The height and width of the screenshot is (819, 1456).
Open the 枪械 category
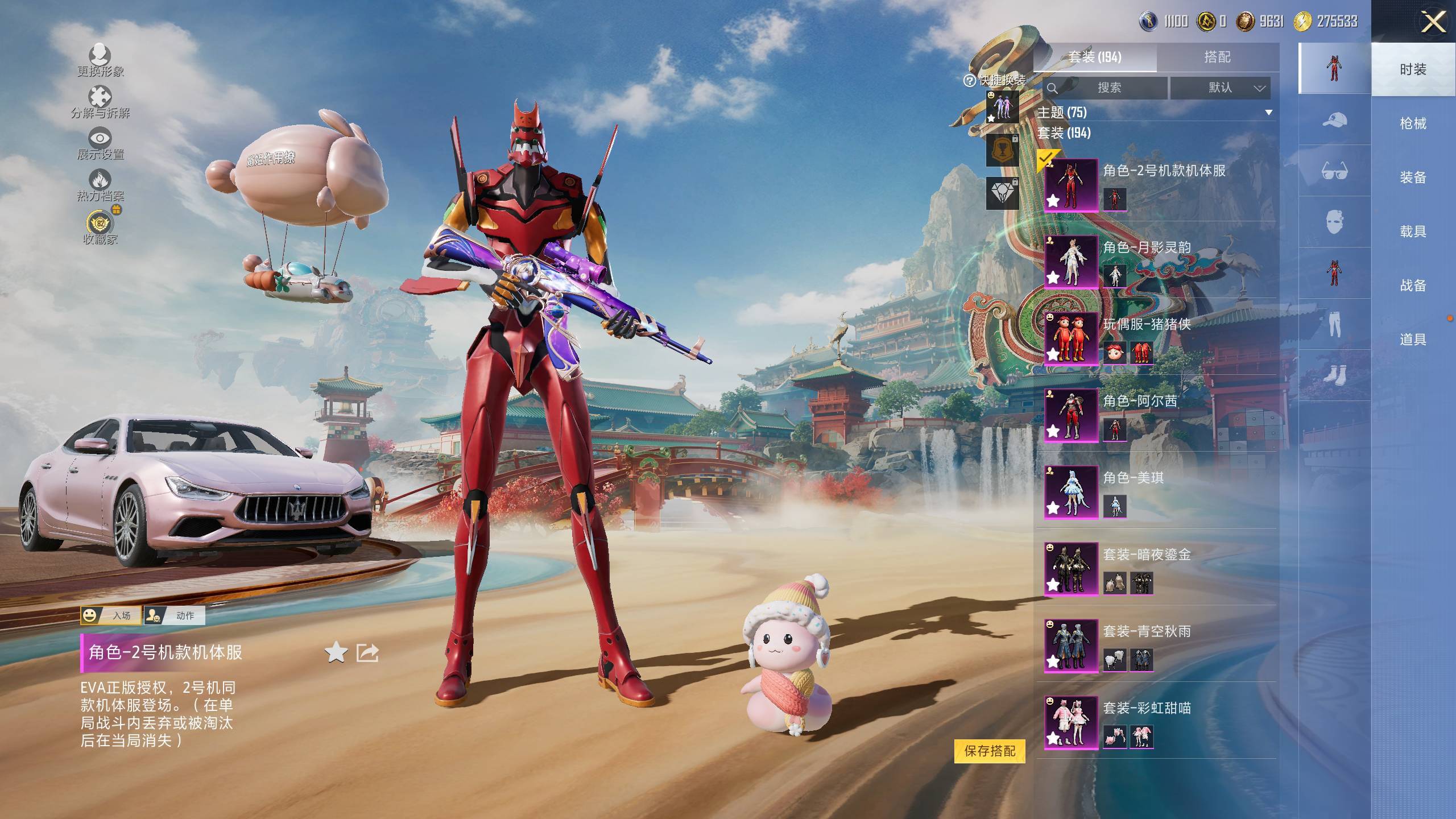coord(1413,123)
